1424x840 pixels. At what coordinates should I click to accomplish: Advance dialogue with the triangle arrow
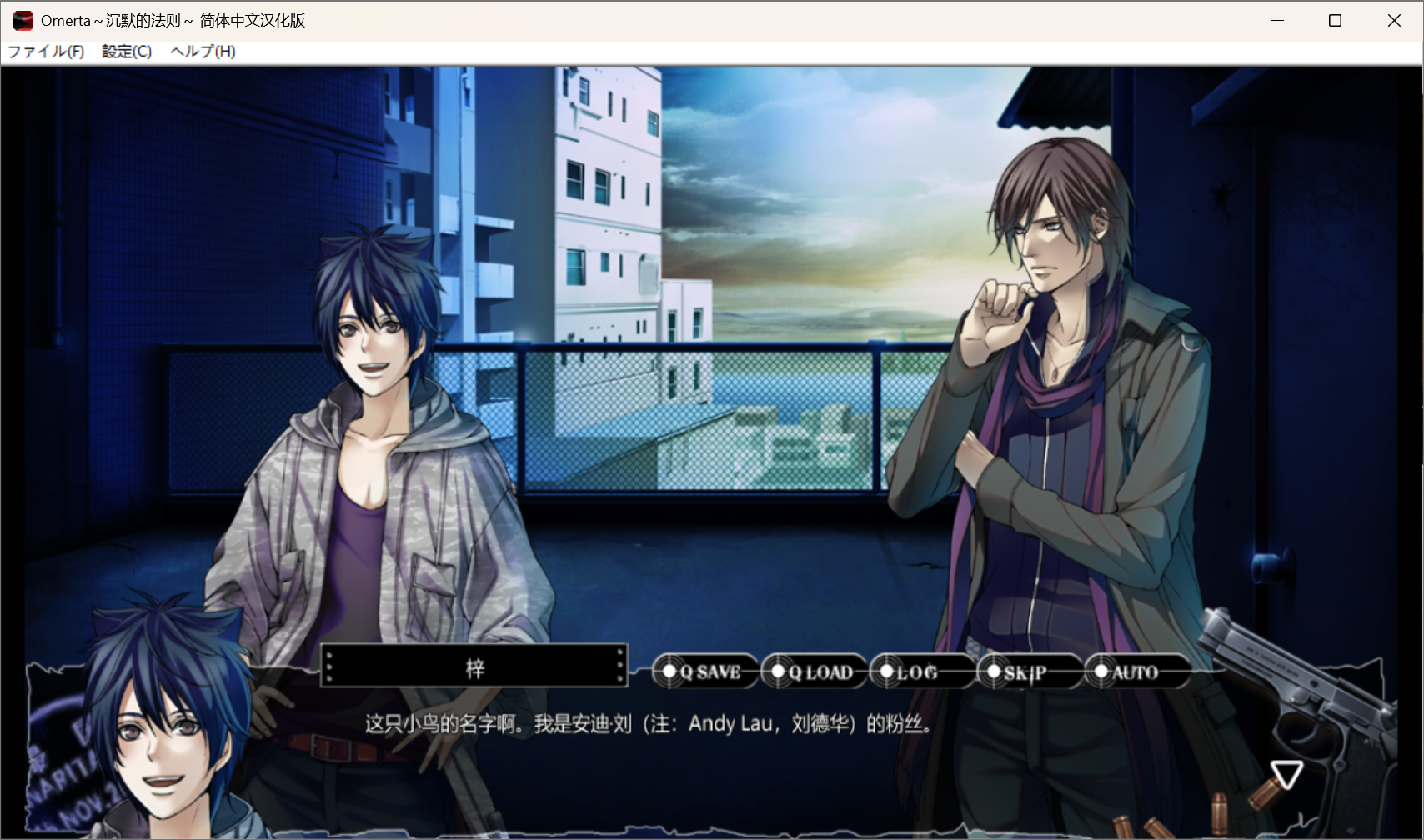point(1286,774)
